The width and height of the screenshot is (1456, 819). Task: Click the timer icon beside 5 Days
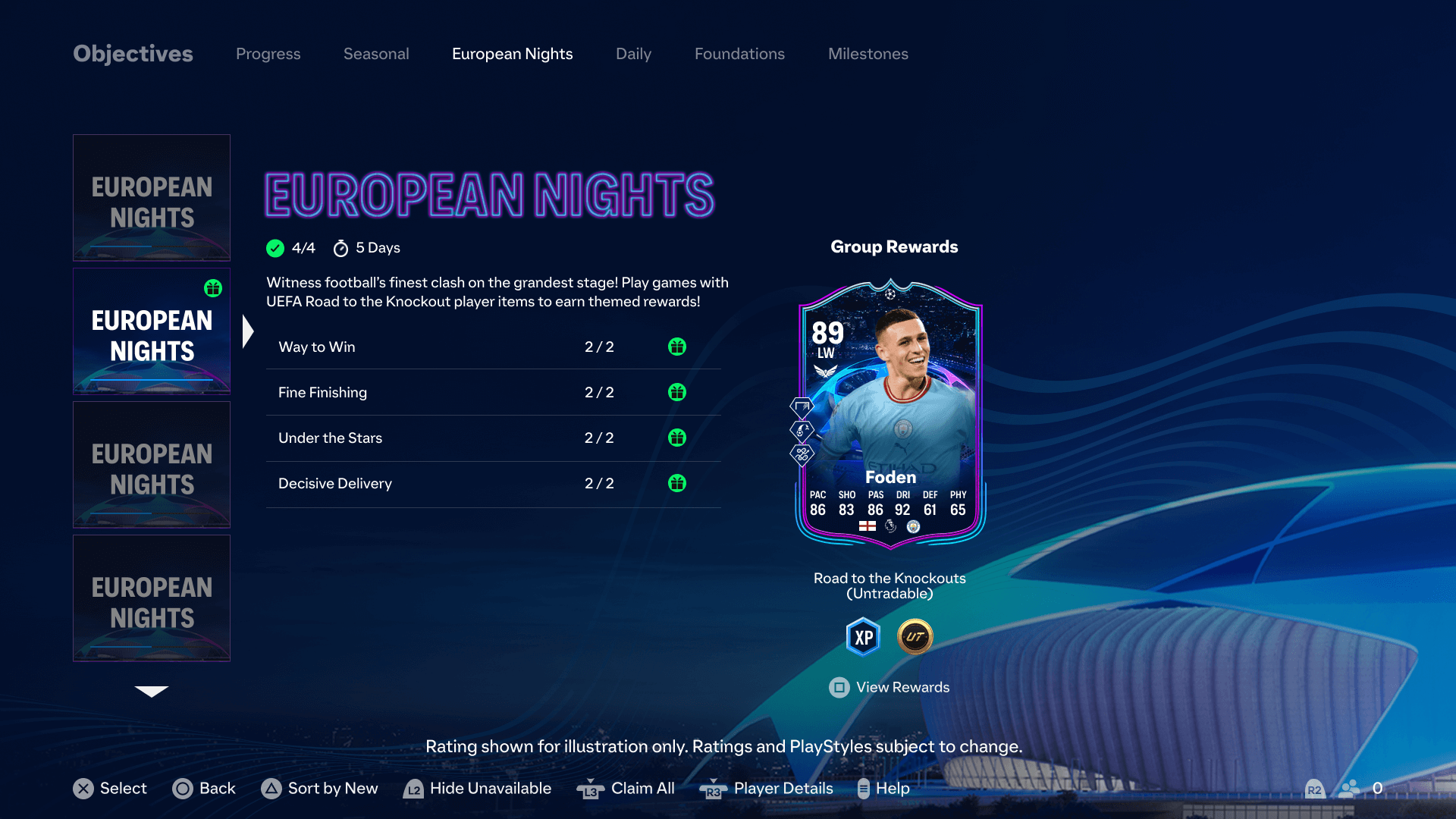click(x=341, y=247)
